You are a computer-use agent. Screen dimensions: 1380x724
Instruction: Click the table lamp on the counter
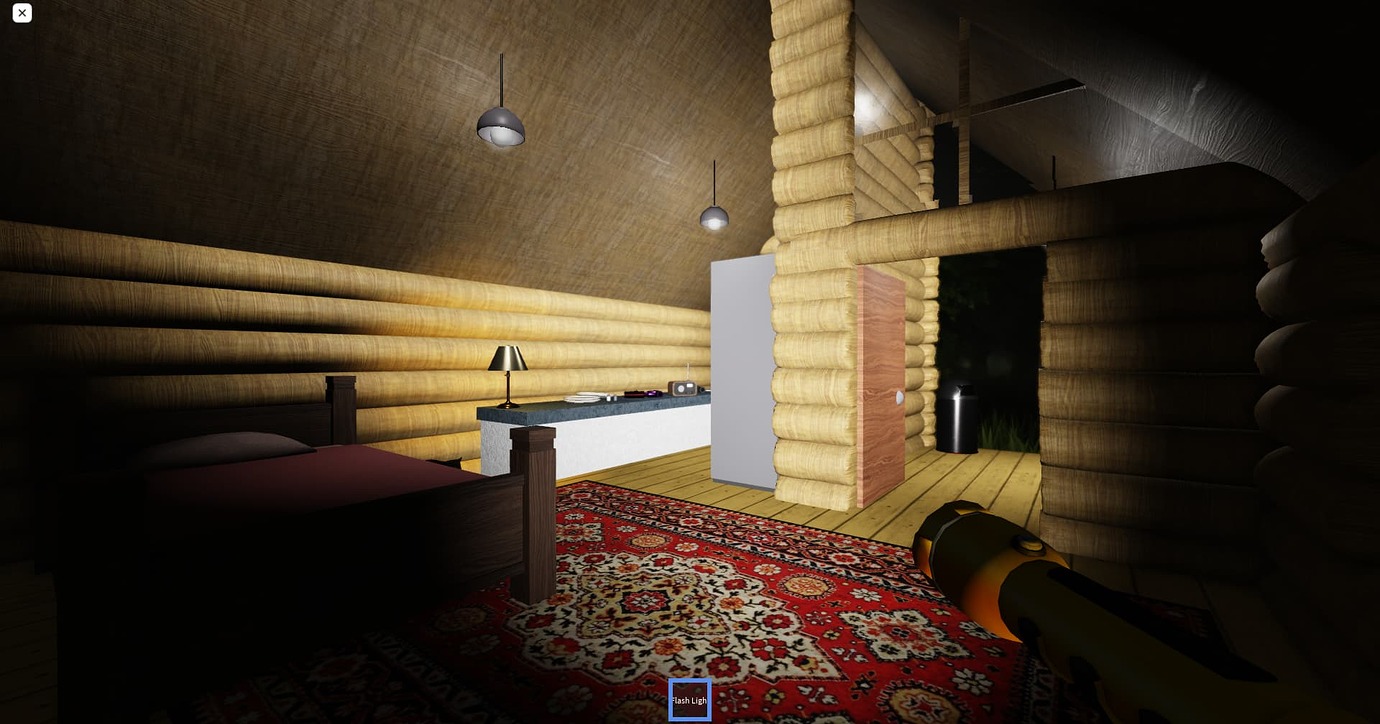click(508, 370)
